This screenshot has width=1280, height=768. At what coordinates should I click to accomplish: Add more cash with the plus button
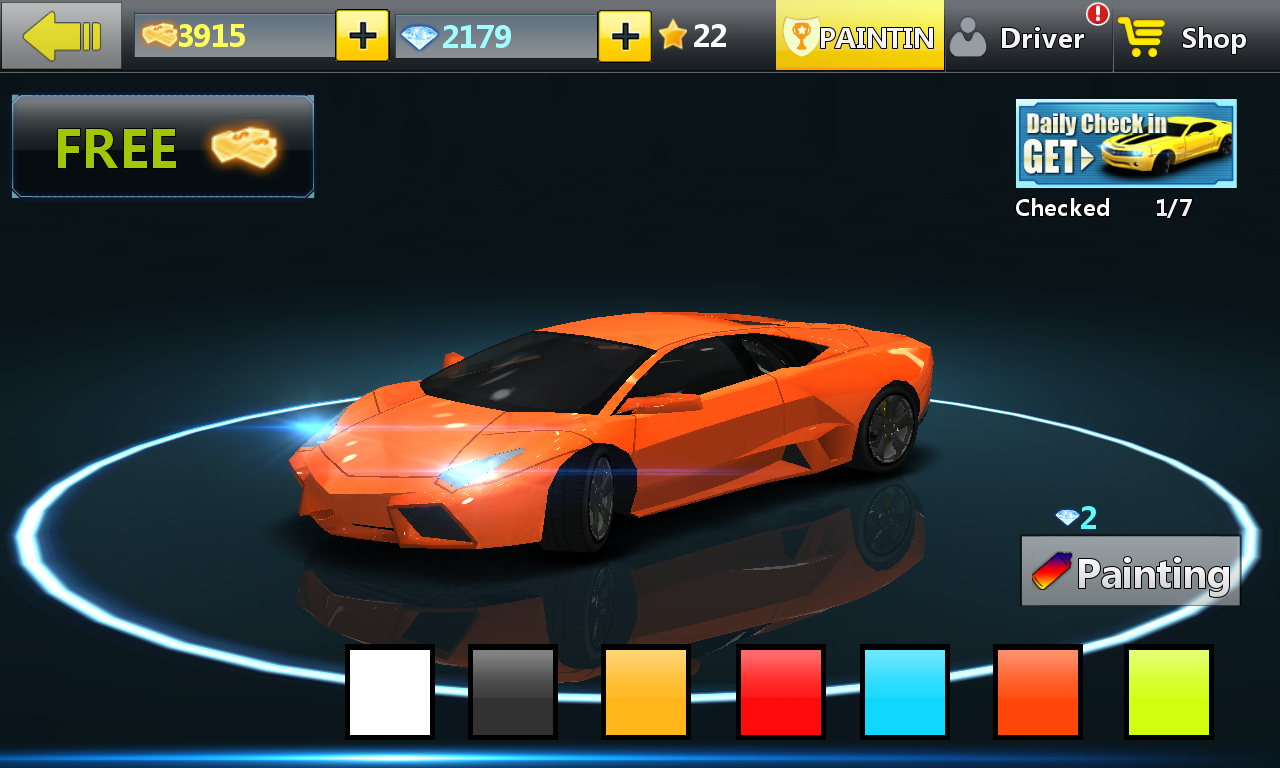(x=362, y=36)
